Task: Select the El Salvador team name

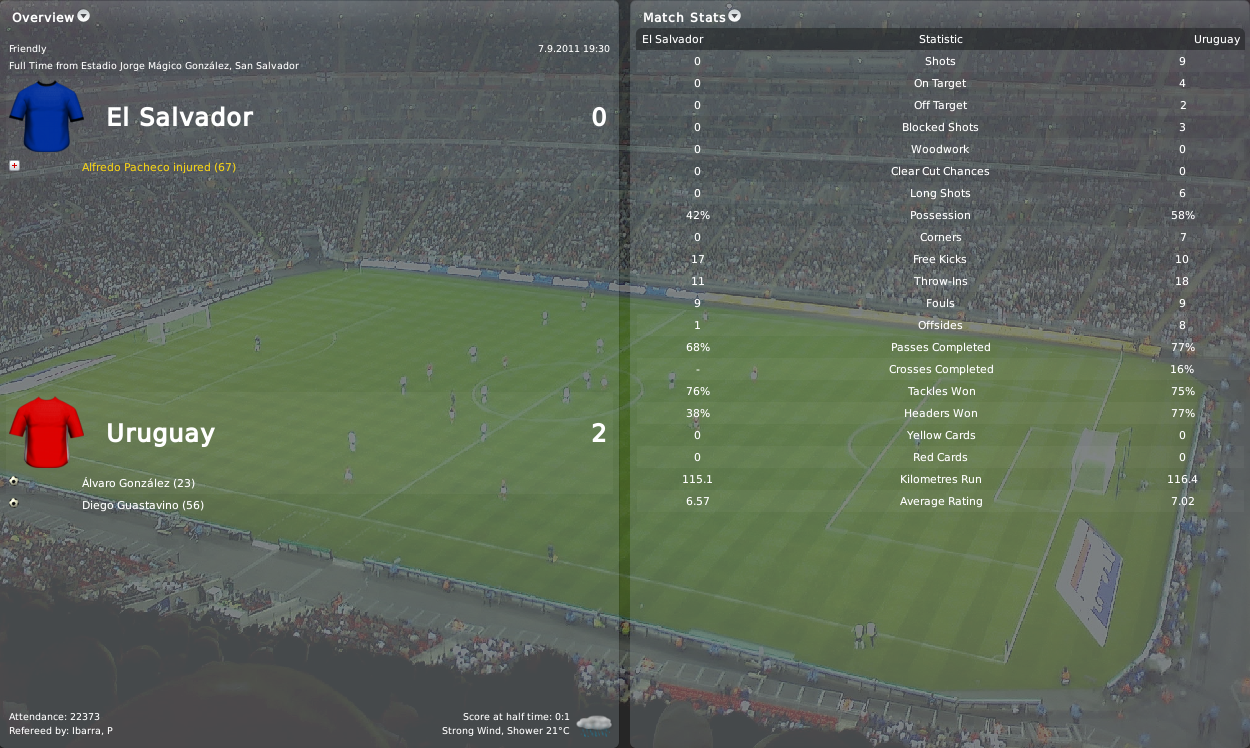Action: click(180, 118)
